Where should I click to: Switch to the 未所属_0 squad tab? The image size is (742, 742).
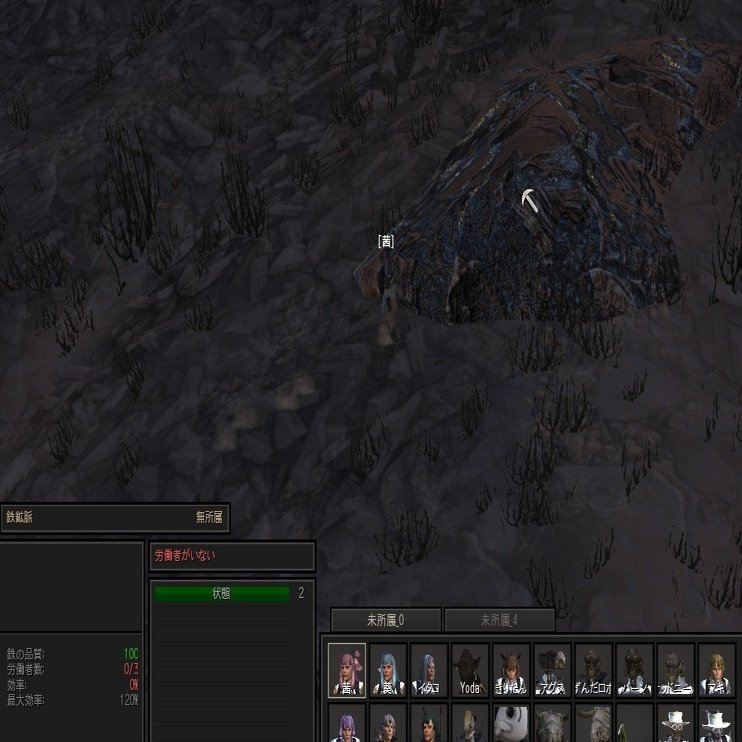click(x=386, y=621)
